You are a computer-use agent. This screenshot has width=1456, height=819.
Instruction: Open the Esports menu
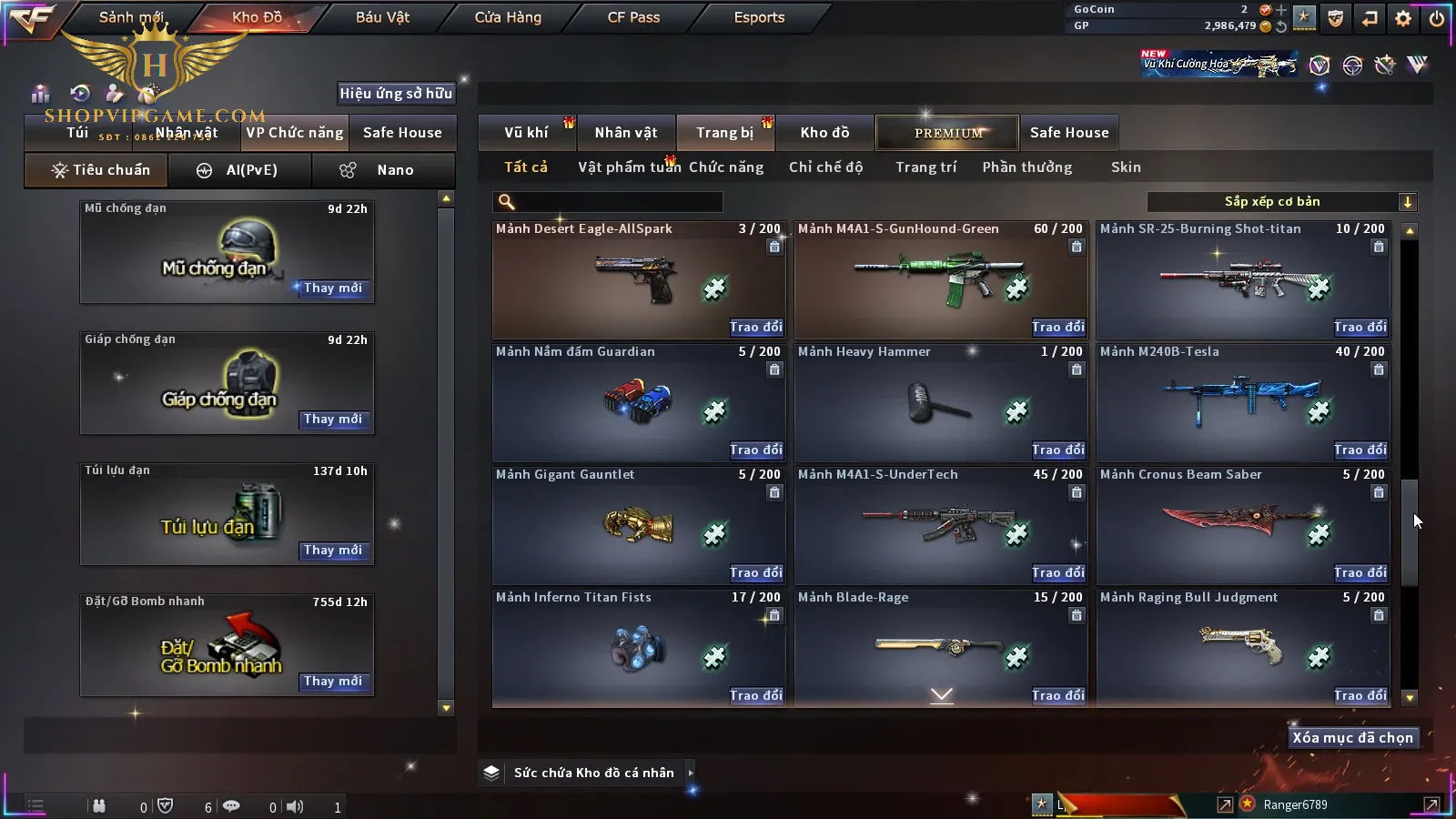(x=759, y=17)
